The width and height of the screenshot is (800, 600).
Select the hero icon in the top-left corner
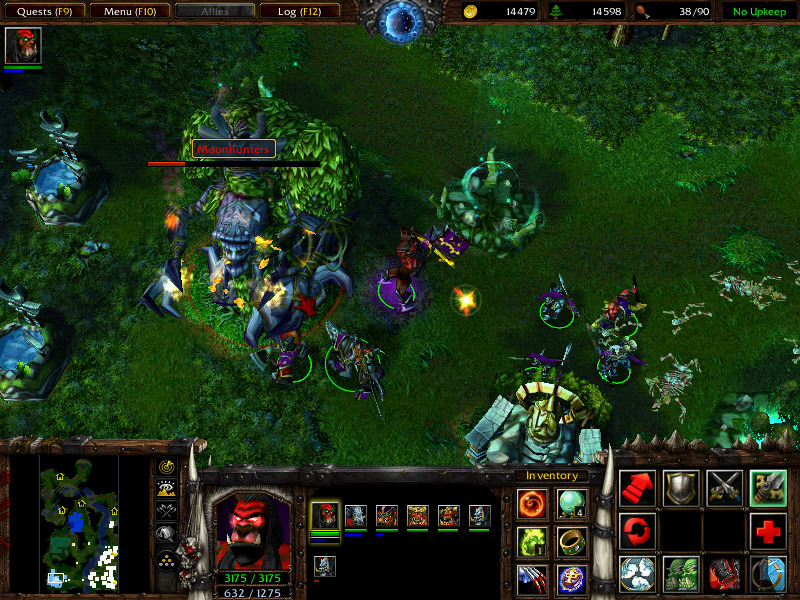pos(23,47)
